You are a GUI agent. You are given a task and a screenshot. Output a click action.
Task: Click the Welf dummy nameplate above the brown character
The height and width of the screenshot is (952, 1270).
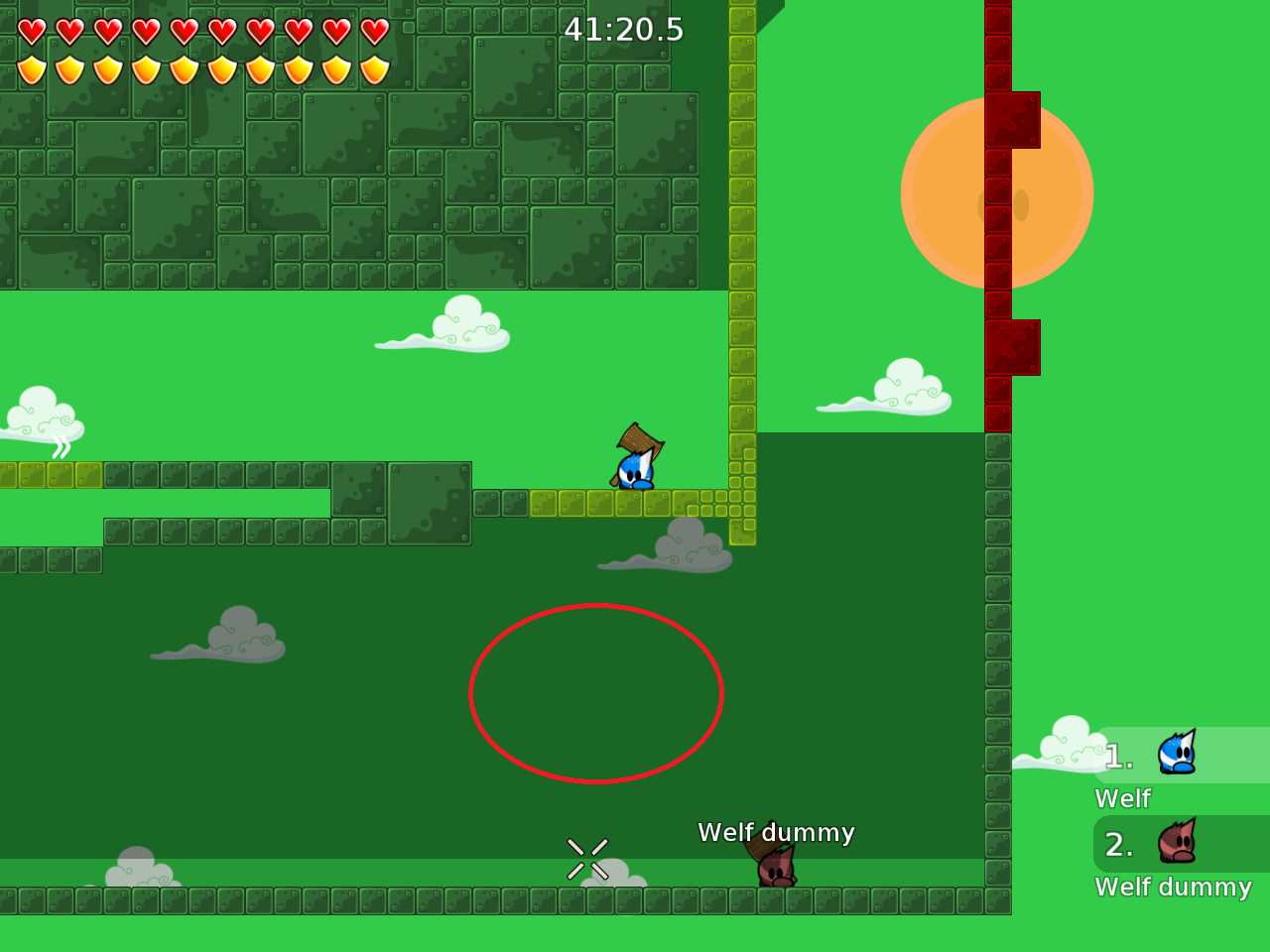pyautogui.click(x=777, y=833)
